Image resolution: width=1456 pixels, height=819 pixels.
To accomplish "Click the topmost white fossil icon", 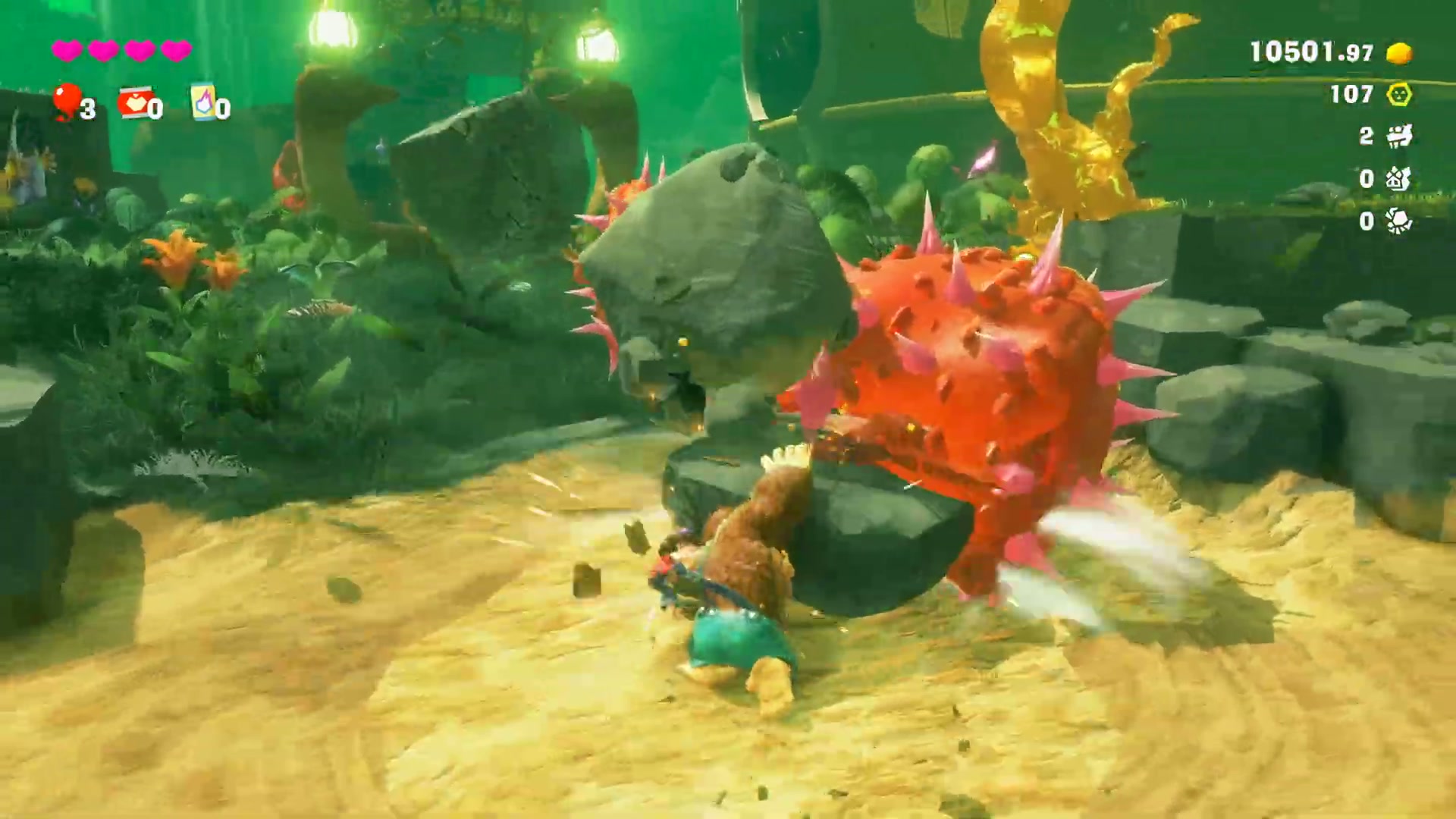I will point(1399,136).
